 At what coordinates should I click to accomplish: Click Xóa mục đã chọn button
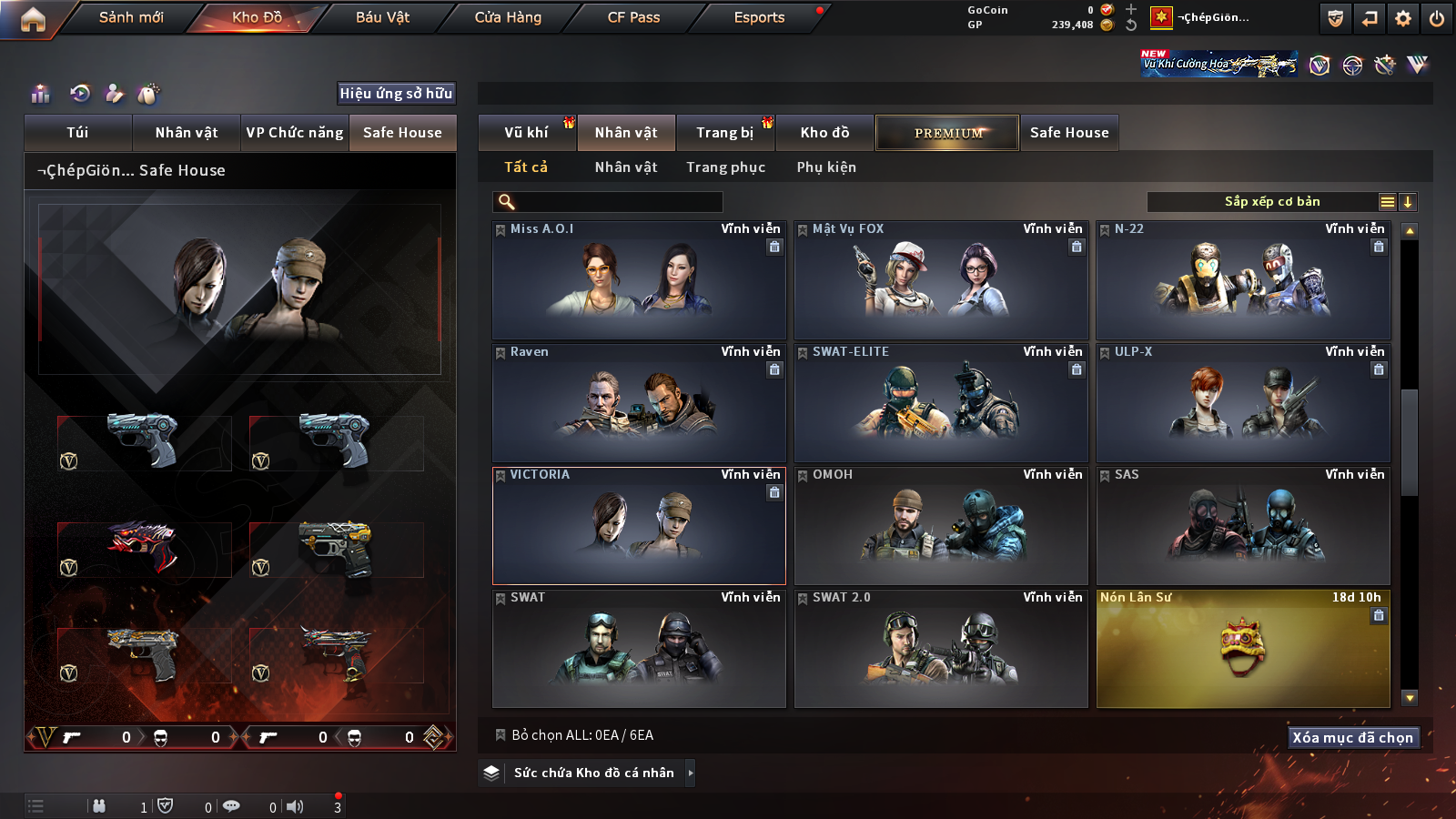(x=1352, y=737)
